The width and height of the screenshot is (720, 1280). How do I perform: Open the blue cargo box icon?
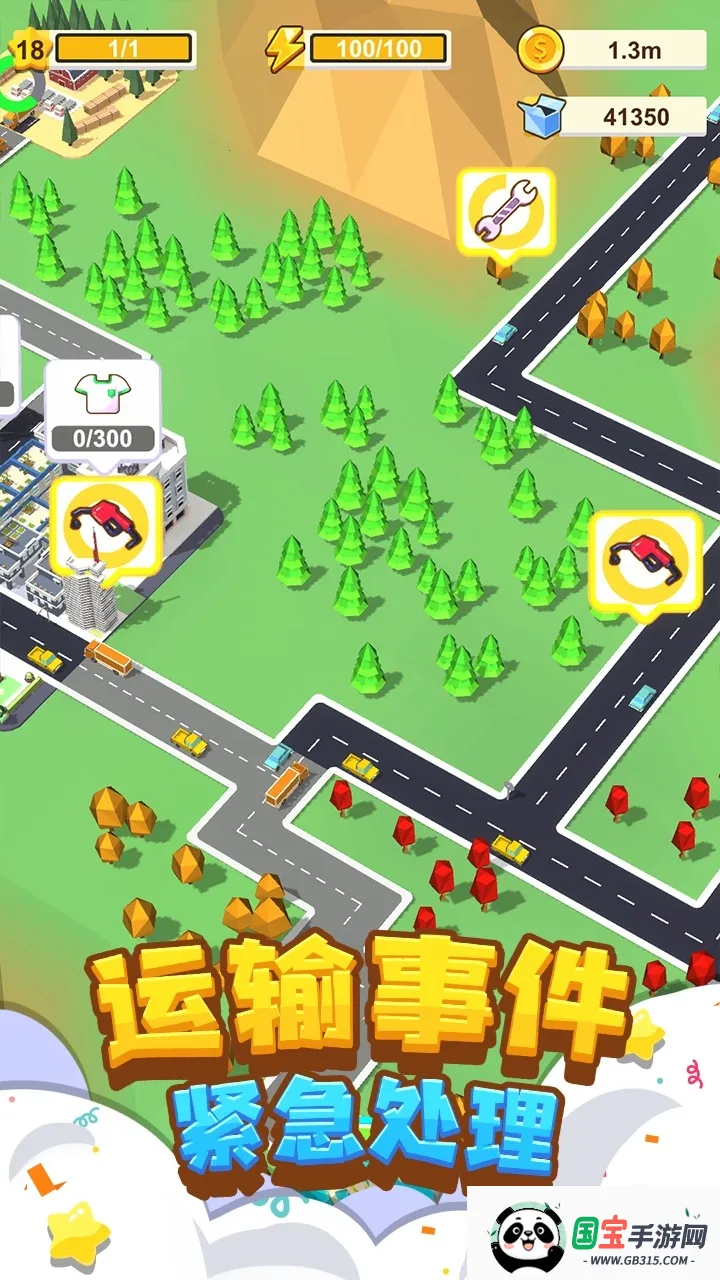click(541, 117)
